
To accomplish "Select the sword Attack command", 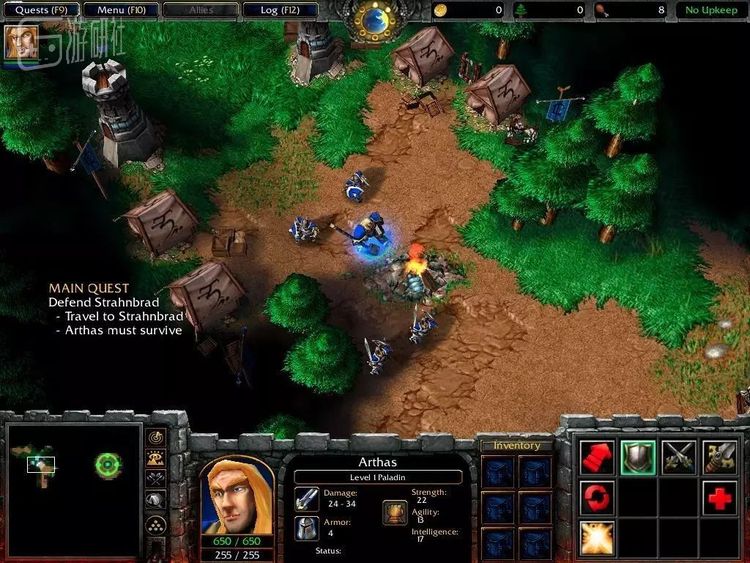I will (720, 457).
